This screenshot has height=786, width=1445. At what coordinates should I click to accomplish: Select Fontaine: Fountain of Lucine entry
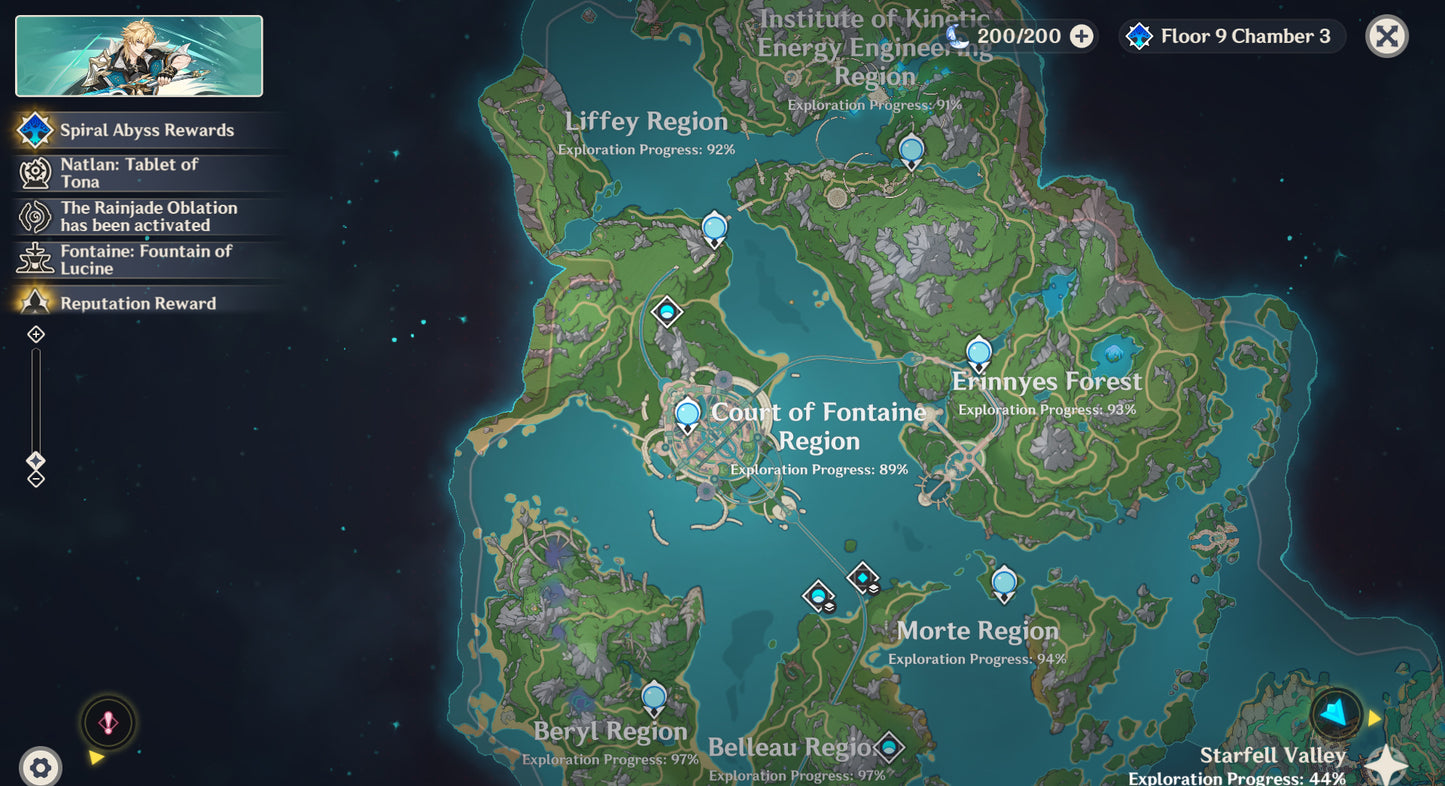pos(145,259)
